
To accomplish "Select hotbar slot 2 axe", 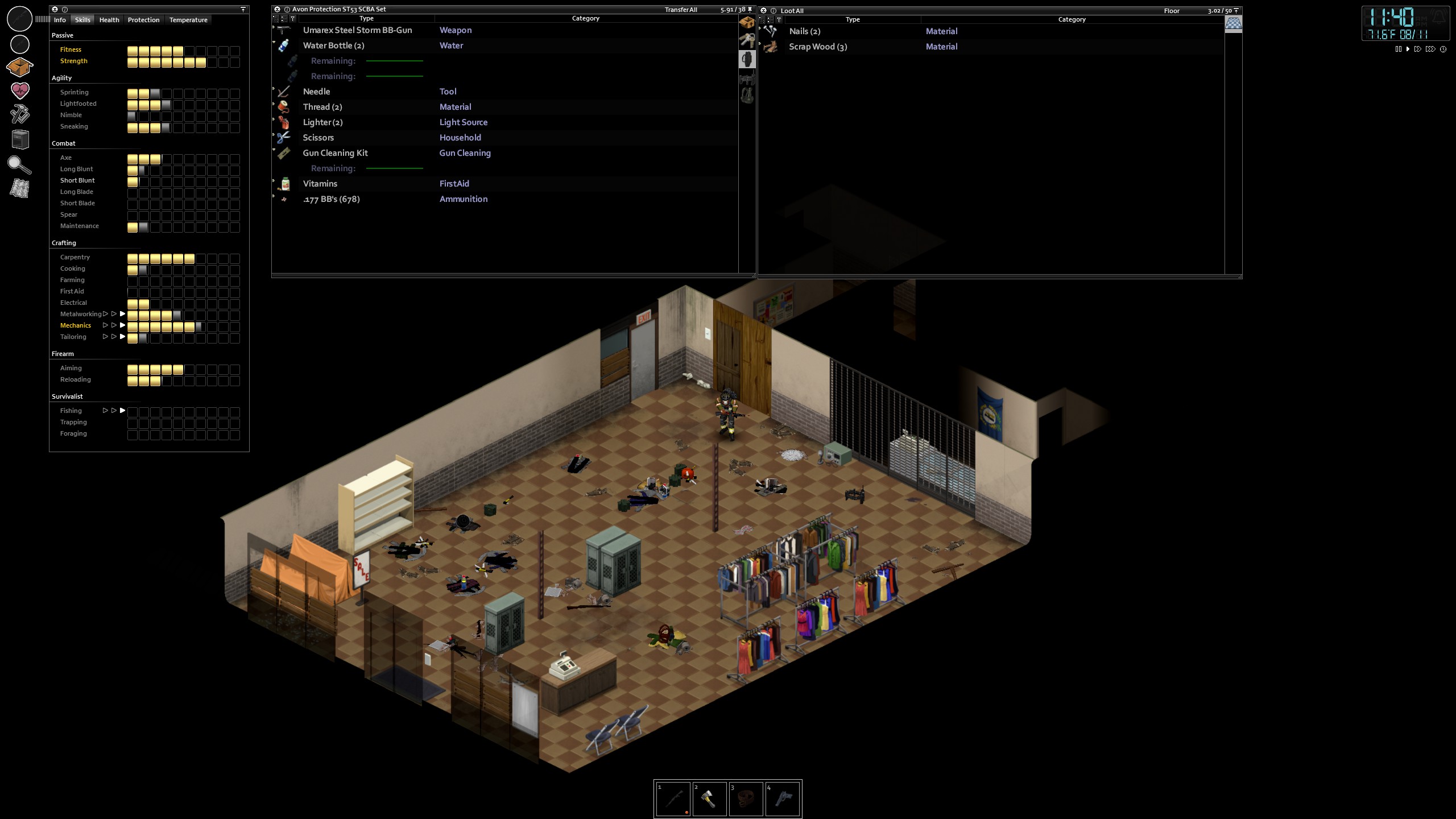I will click(x=710, y=799).
